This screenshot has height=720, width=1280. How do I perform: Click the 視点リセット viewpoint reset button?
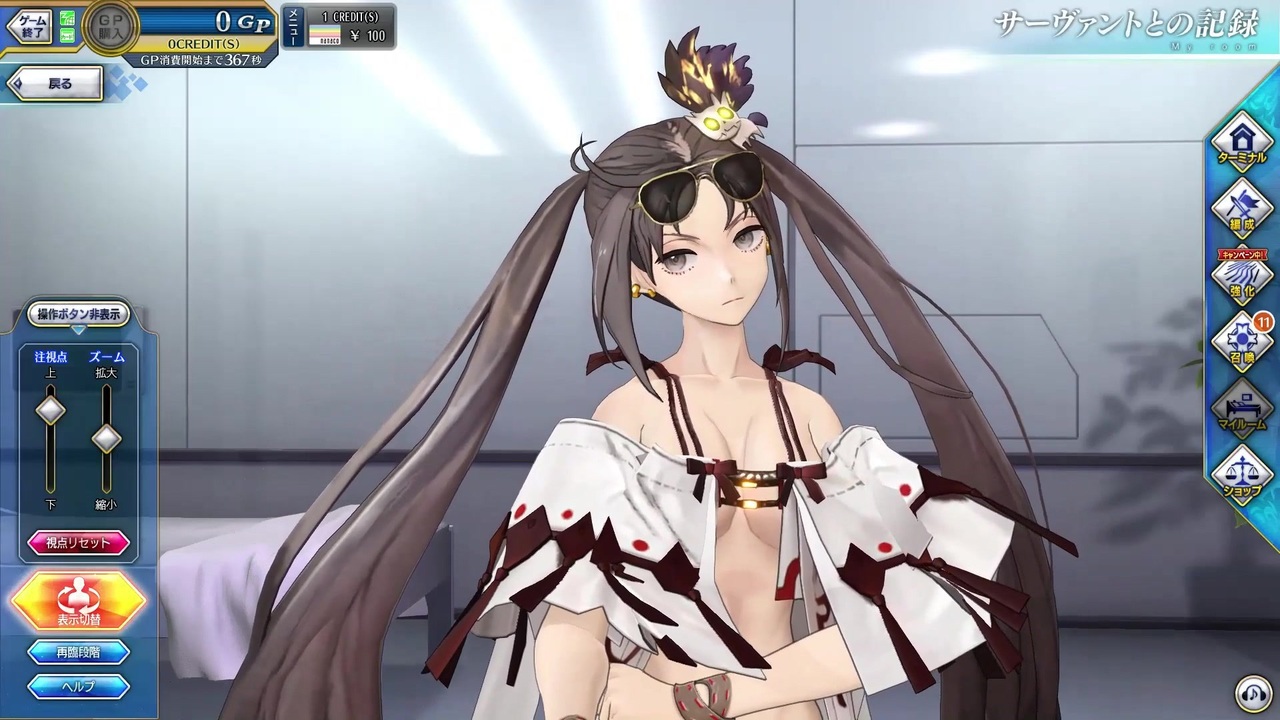pos(78,541)
